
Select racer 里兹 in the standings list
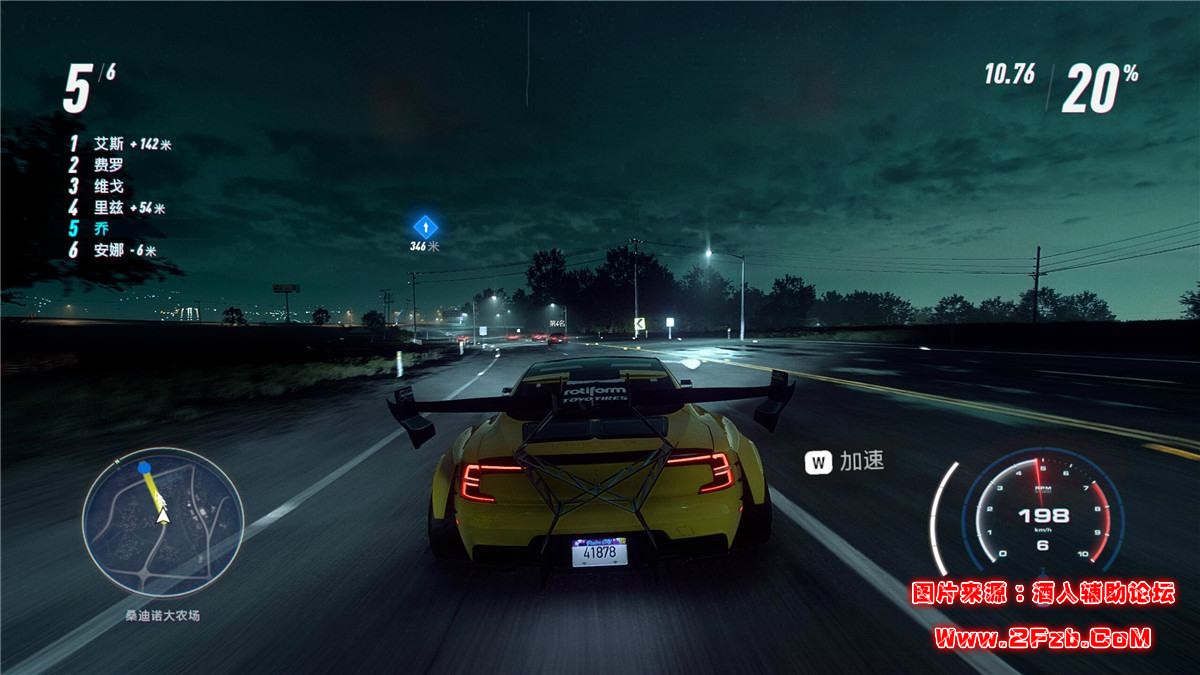pos(108,208)
